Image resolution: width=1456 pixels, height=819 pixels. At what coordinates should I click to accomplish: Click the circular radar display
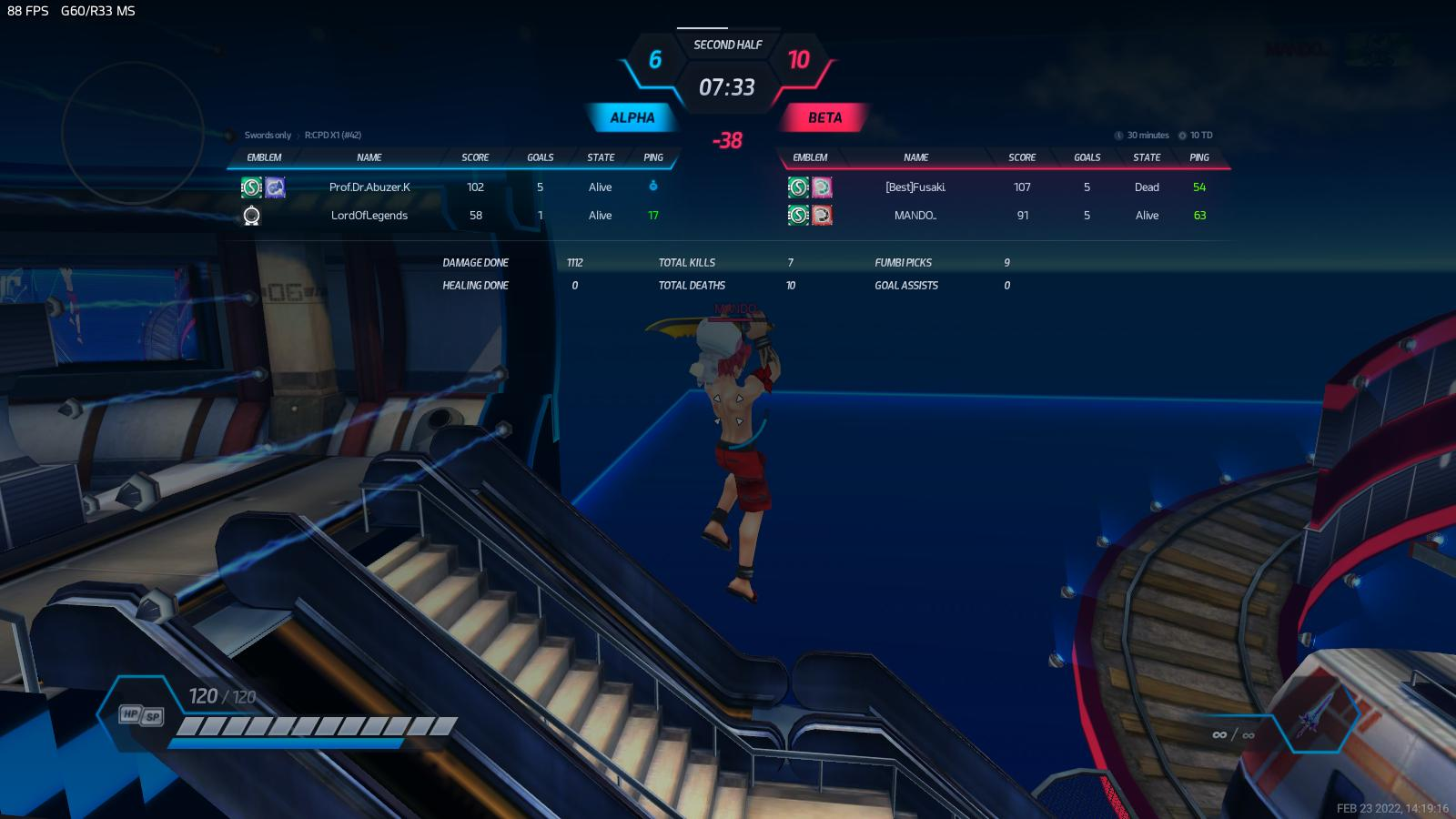(133, 133)
